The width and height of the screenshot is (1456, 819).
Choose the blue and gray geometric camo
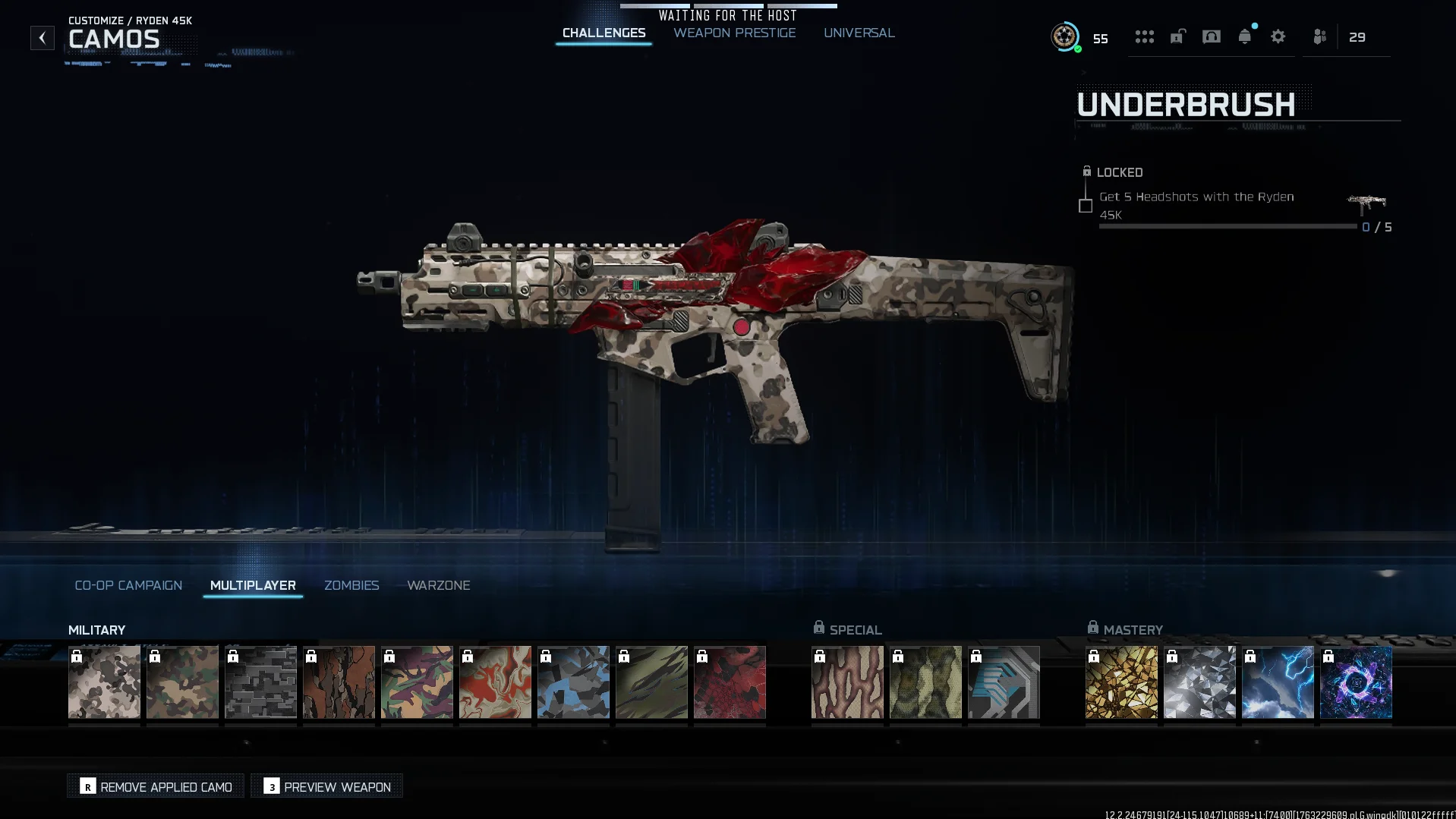(x=573, y=682)
